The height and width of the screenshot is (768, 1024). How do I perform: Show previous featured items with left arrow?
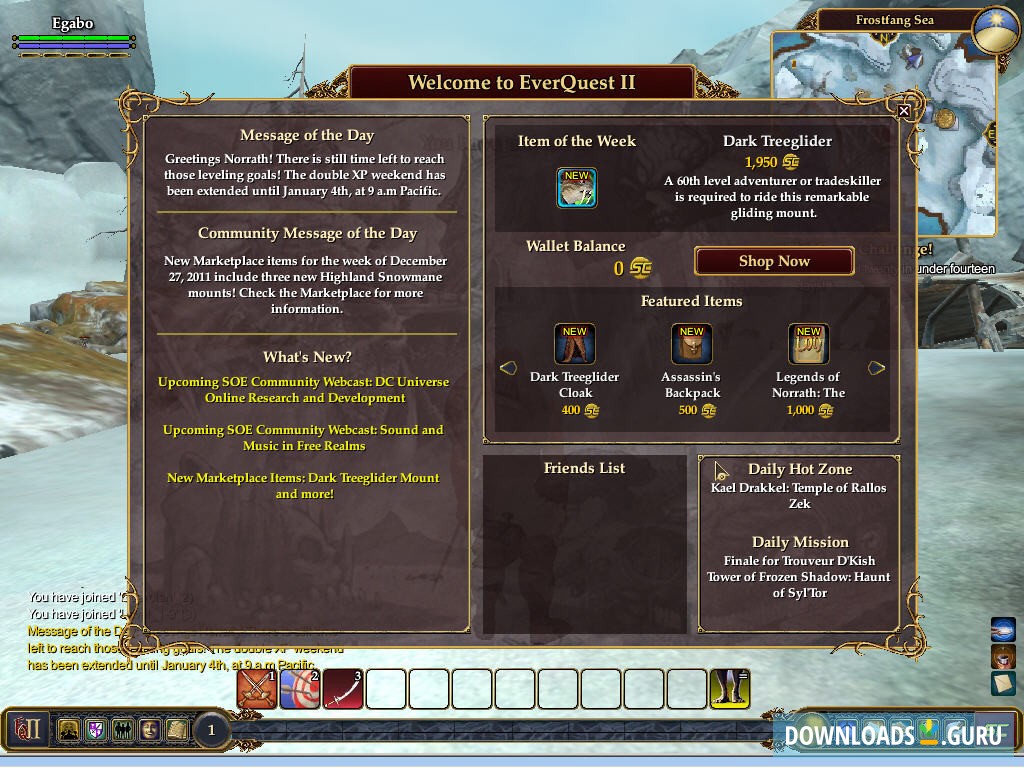tap(507, 368)
